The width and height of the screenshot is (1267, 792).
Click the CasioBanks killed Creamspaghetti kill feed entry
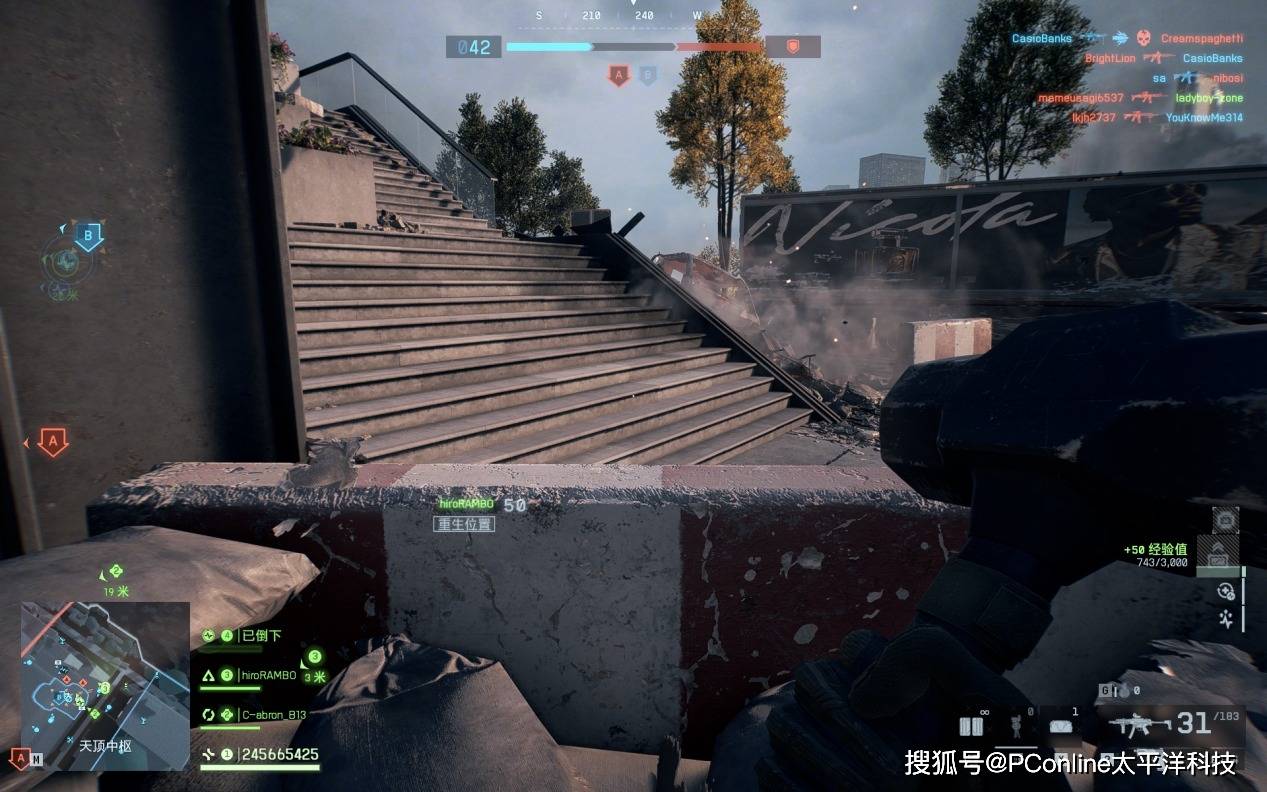click(x=1126, y=38)
